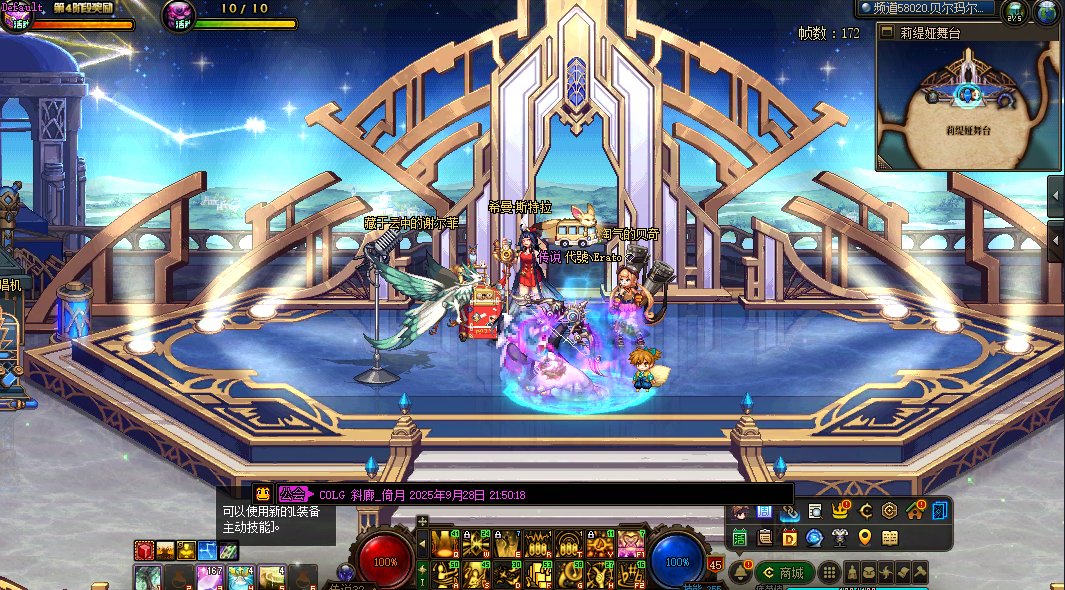Click the hammer icon in the bottom toolbar
Viewport: 1065px width, 590px height.
(919, 573)
